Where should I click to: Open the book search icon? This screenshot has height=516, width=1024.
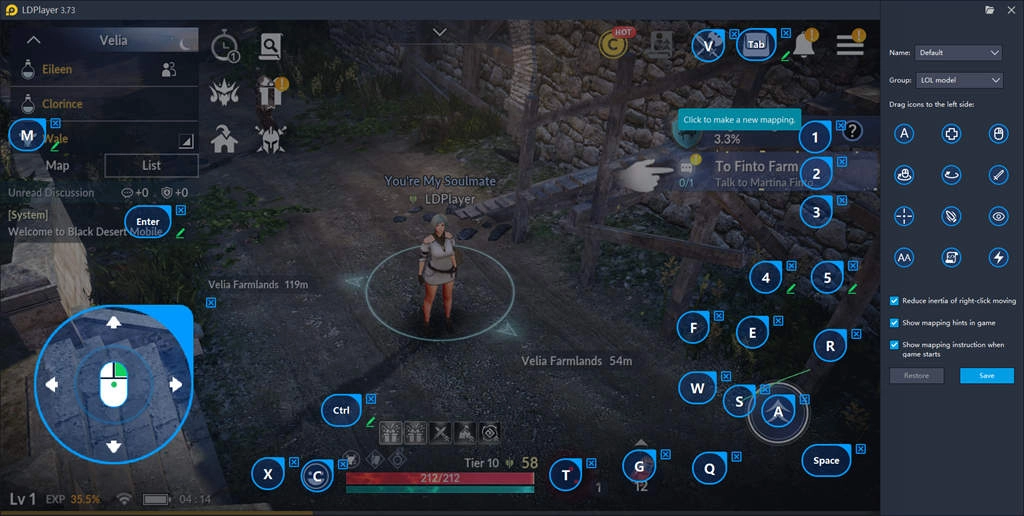[x=270, y=45]
